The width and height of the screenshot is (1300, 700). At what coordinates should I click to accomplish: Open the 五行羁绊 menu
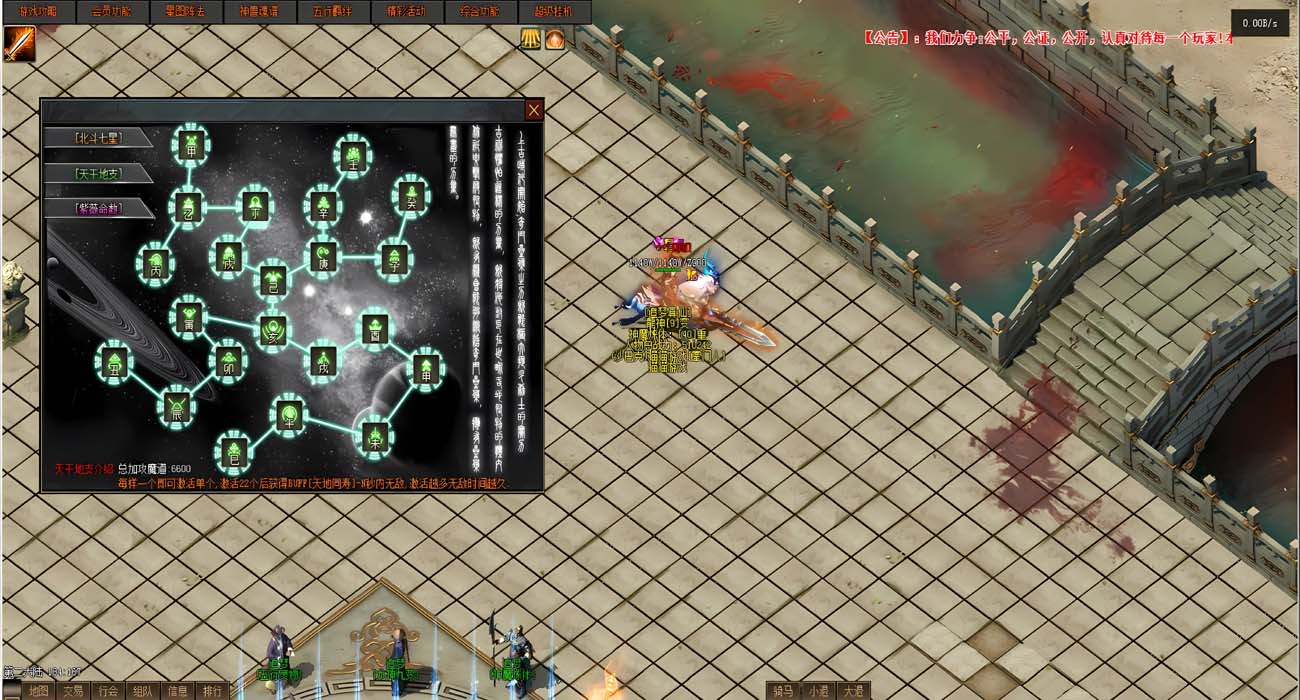point(331,12)
